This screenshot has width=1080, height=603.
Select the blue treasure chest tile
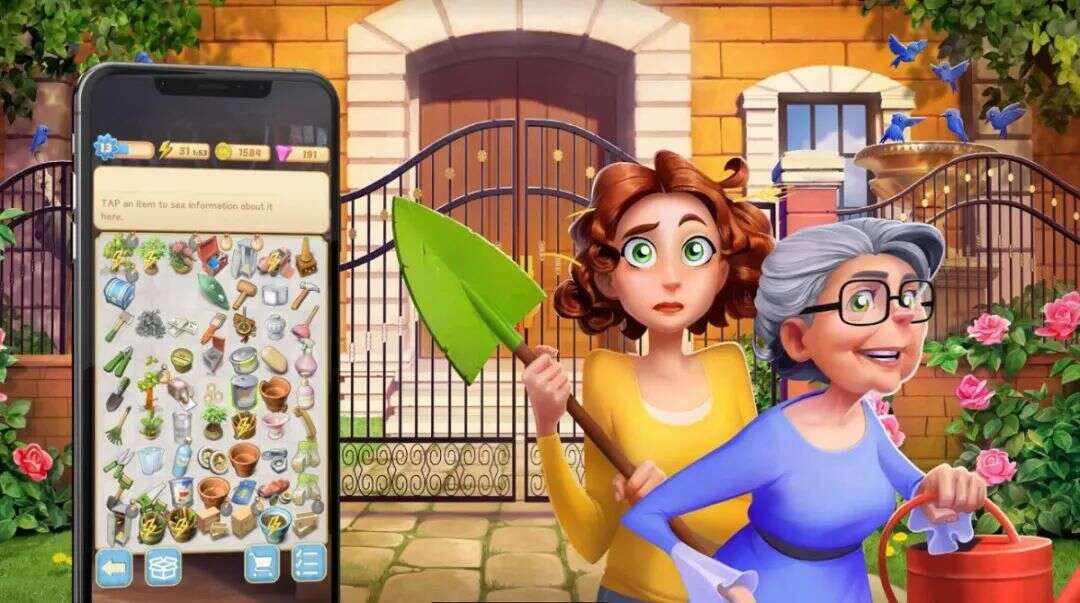[120, 292]
